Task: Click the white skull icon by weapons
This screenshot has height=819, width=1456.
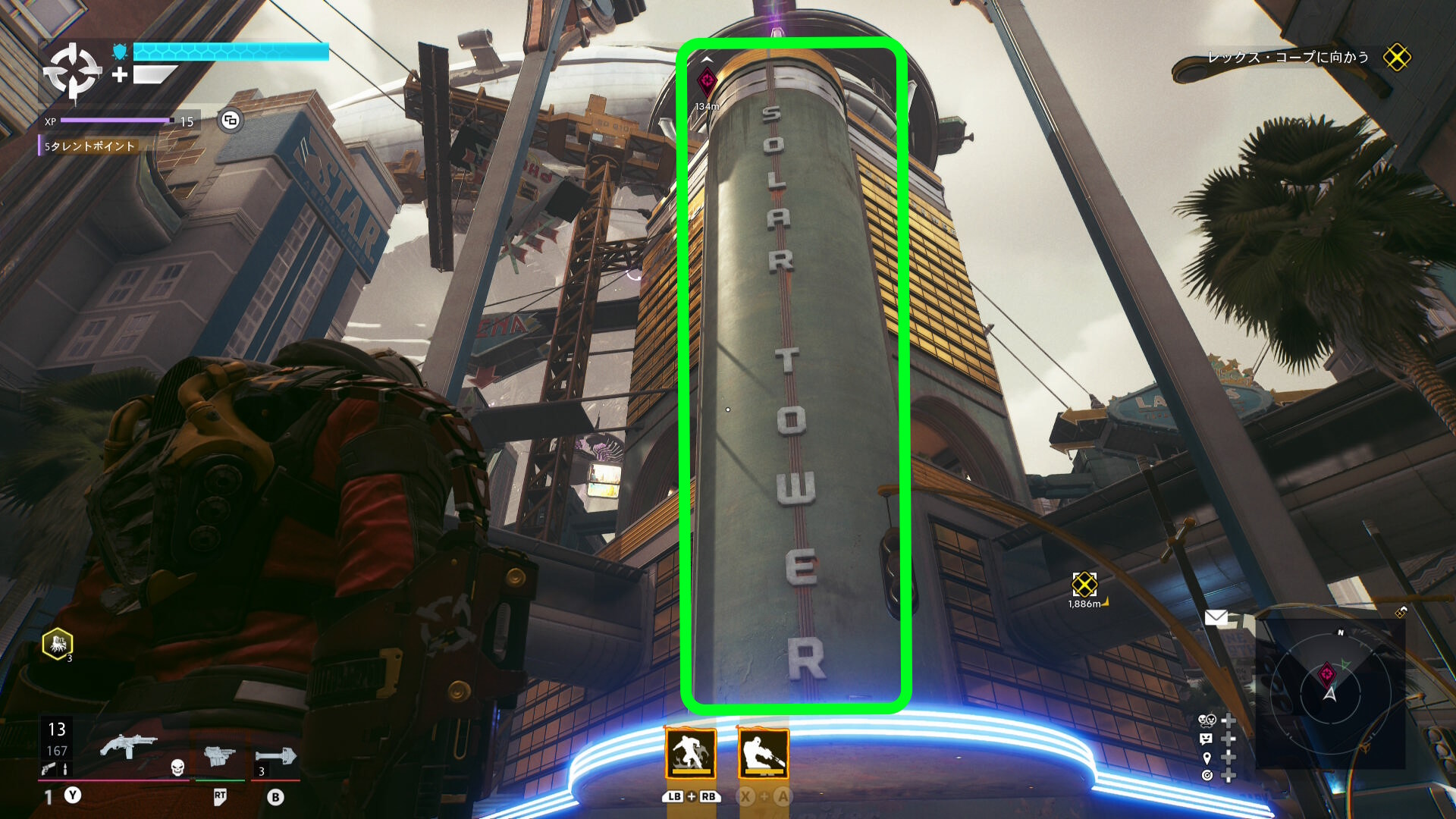Action: pyautogui.click(x=177, y=767)
